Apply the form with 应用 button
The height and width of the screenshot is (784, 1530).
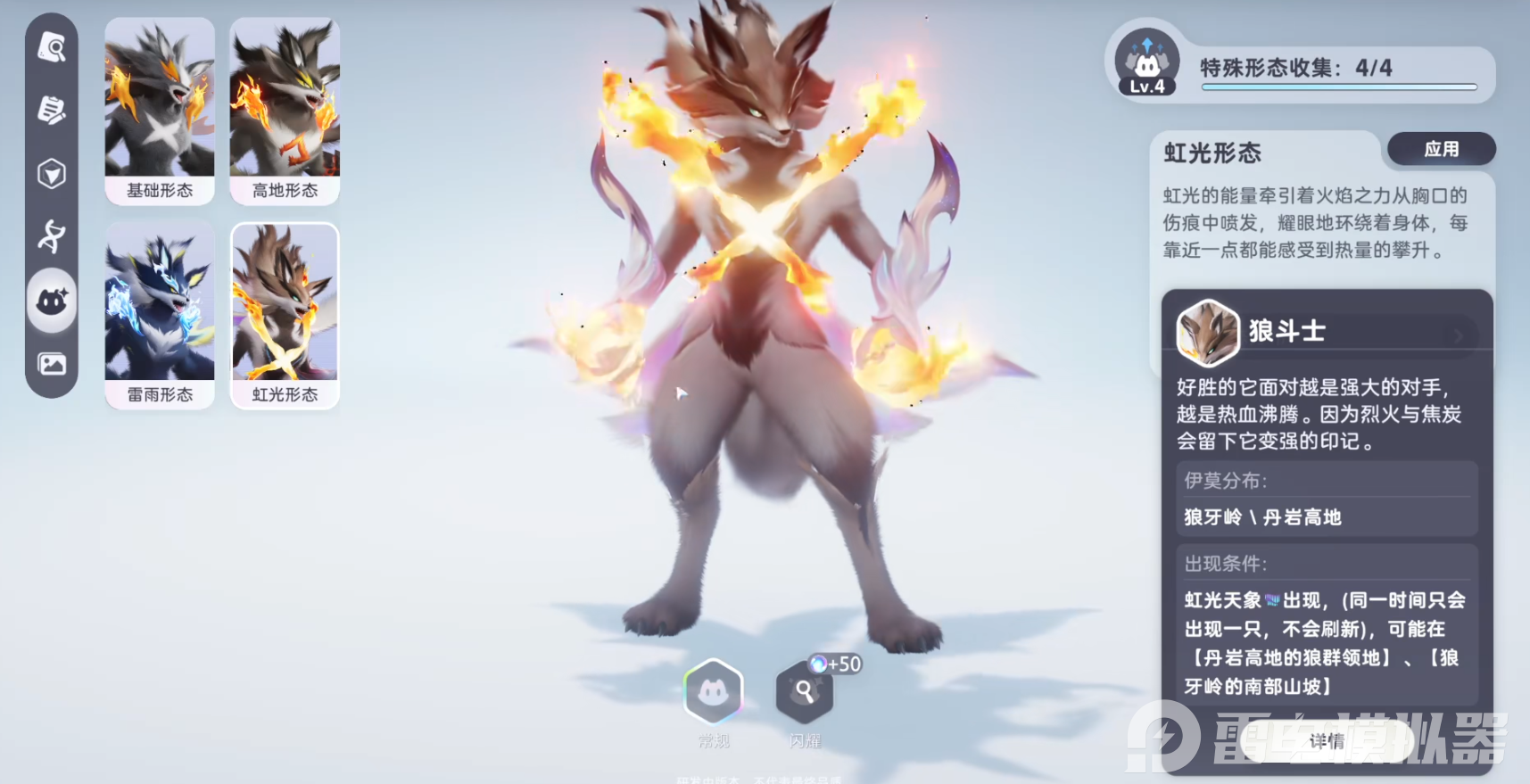[1441, 149]
